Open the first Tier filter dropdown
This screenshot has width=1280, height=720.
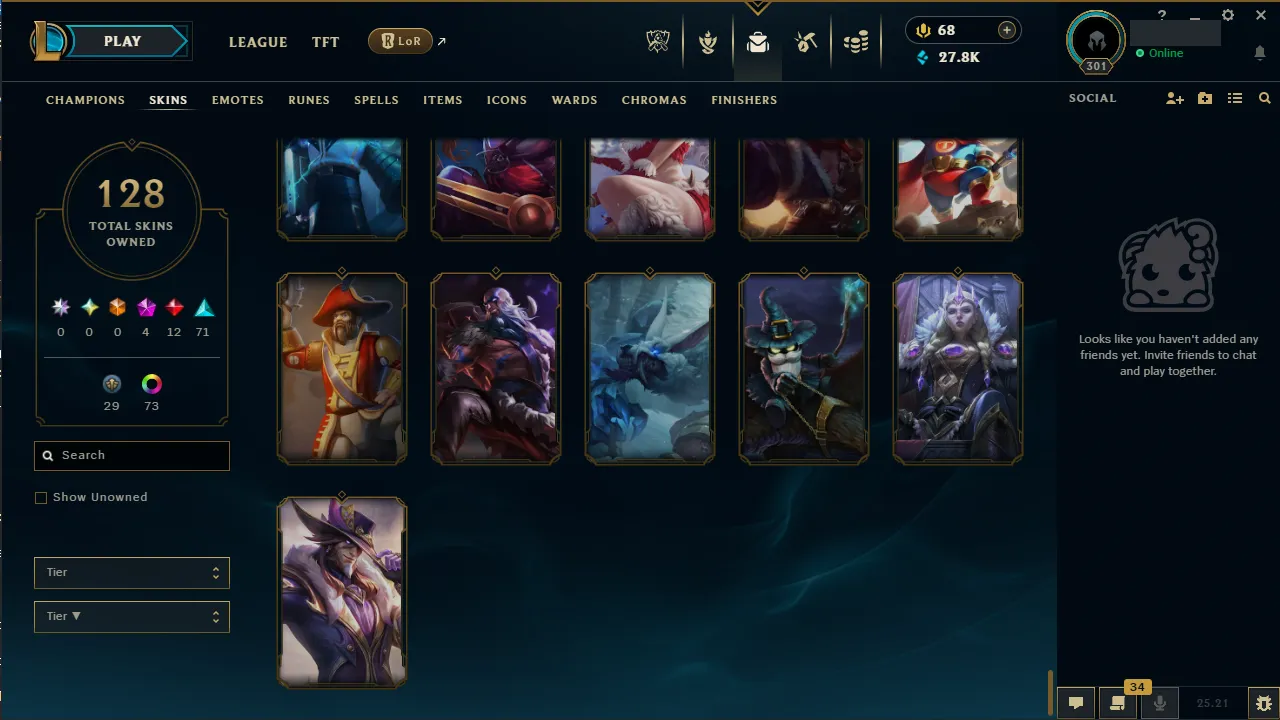tap(131, 572)
